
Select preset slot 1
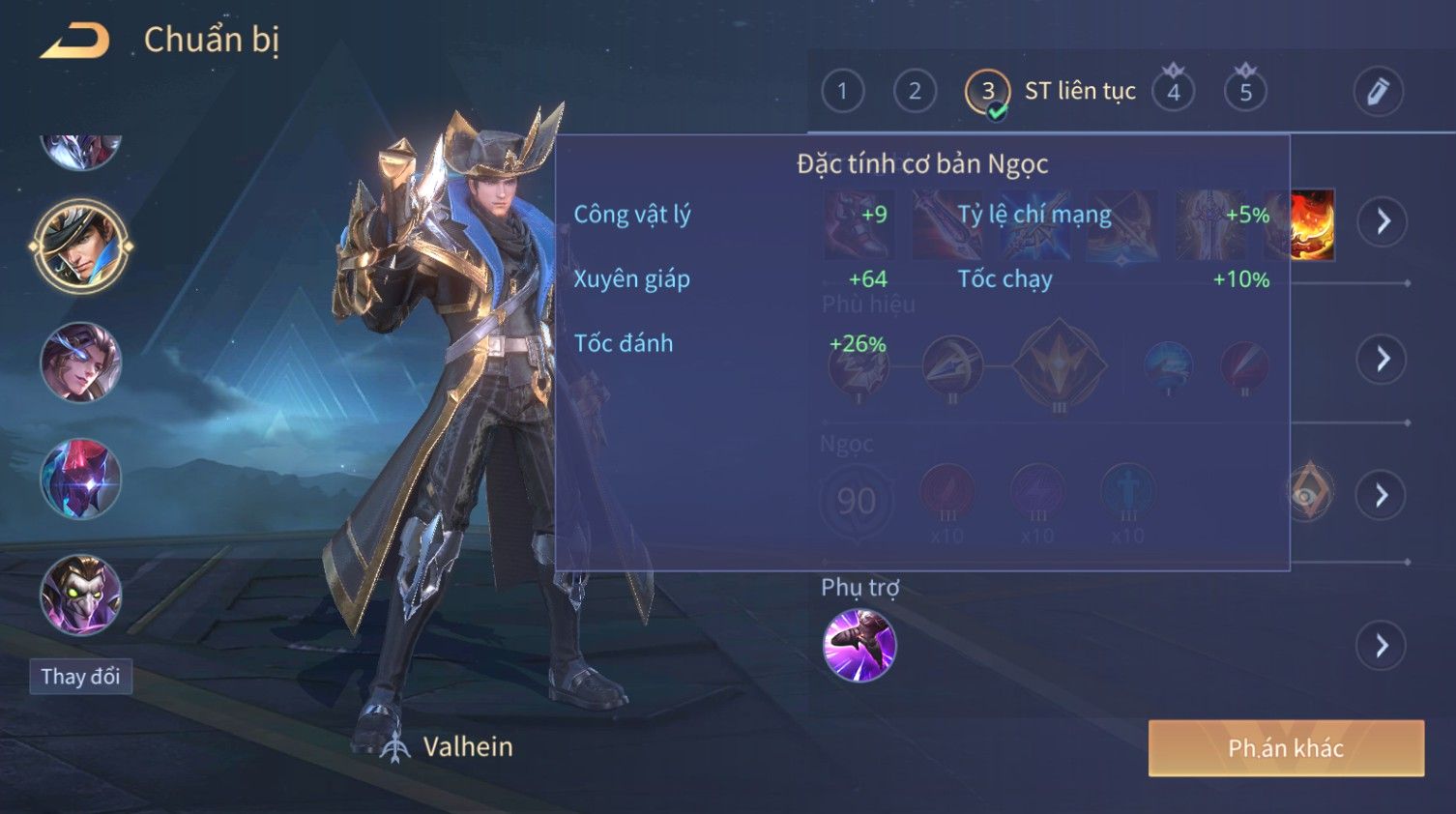click(842, 92)
